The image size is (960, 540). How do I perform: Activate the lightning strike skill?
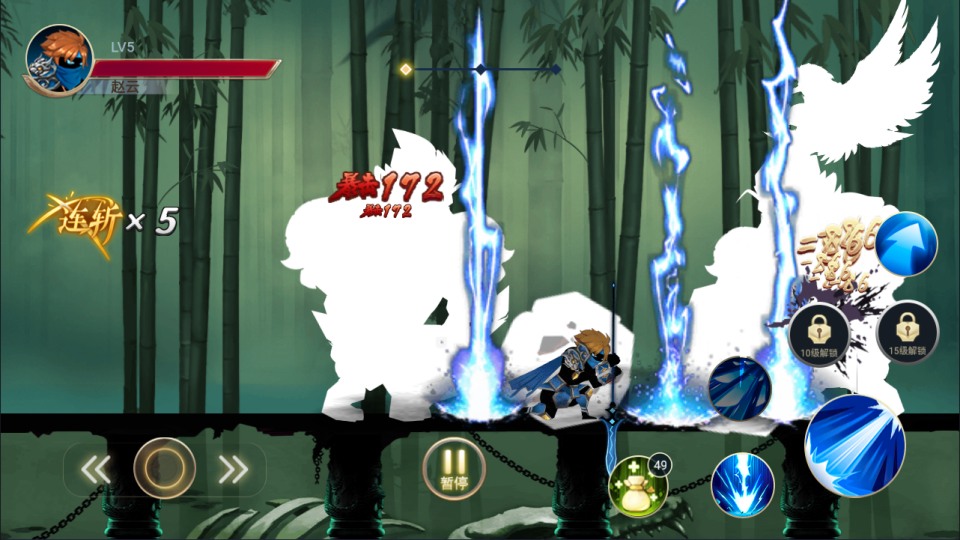click(742, 484)
